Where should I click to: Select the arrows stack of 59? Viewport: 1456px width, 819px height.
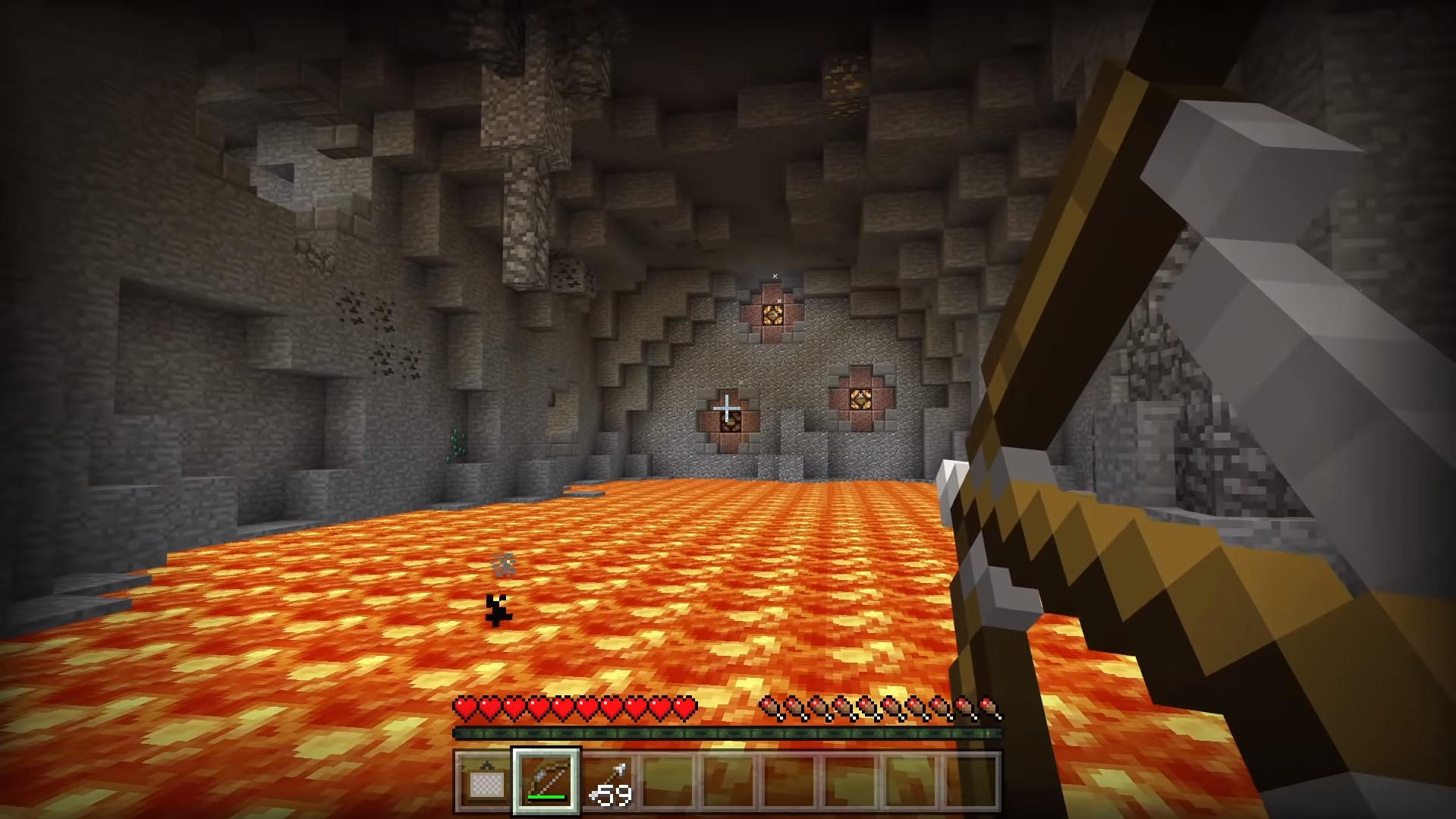pyautogui.click(x=609, y=781)
